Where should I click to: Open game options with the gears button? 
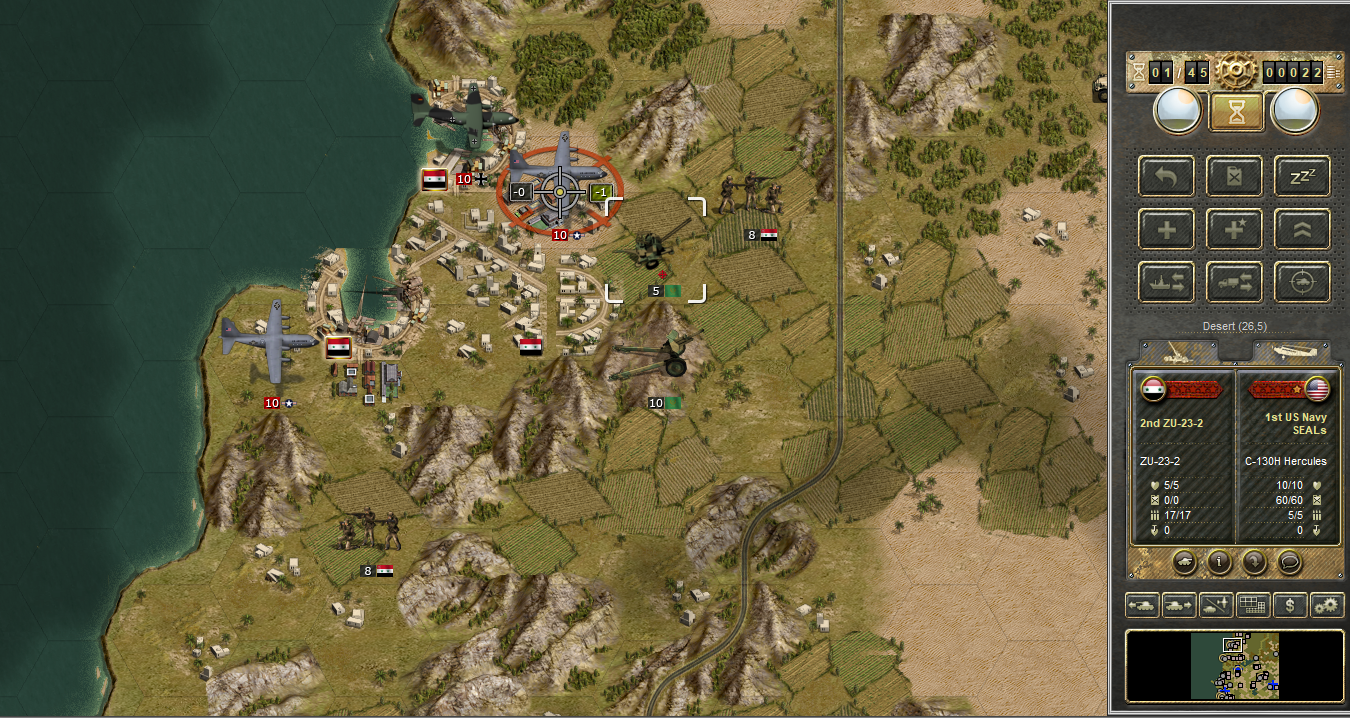pyautogui.click(x=1327, y=605)
